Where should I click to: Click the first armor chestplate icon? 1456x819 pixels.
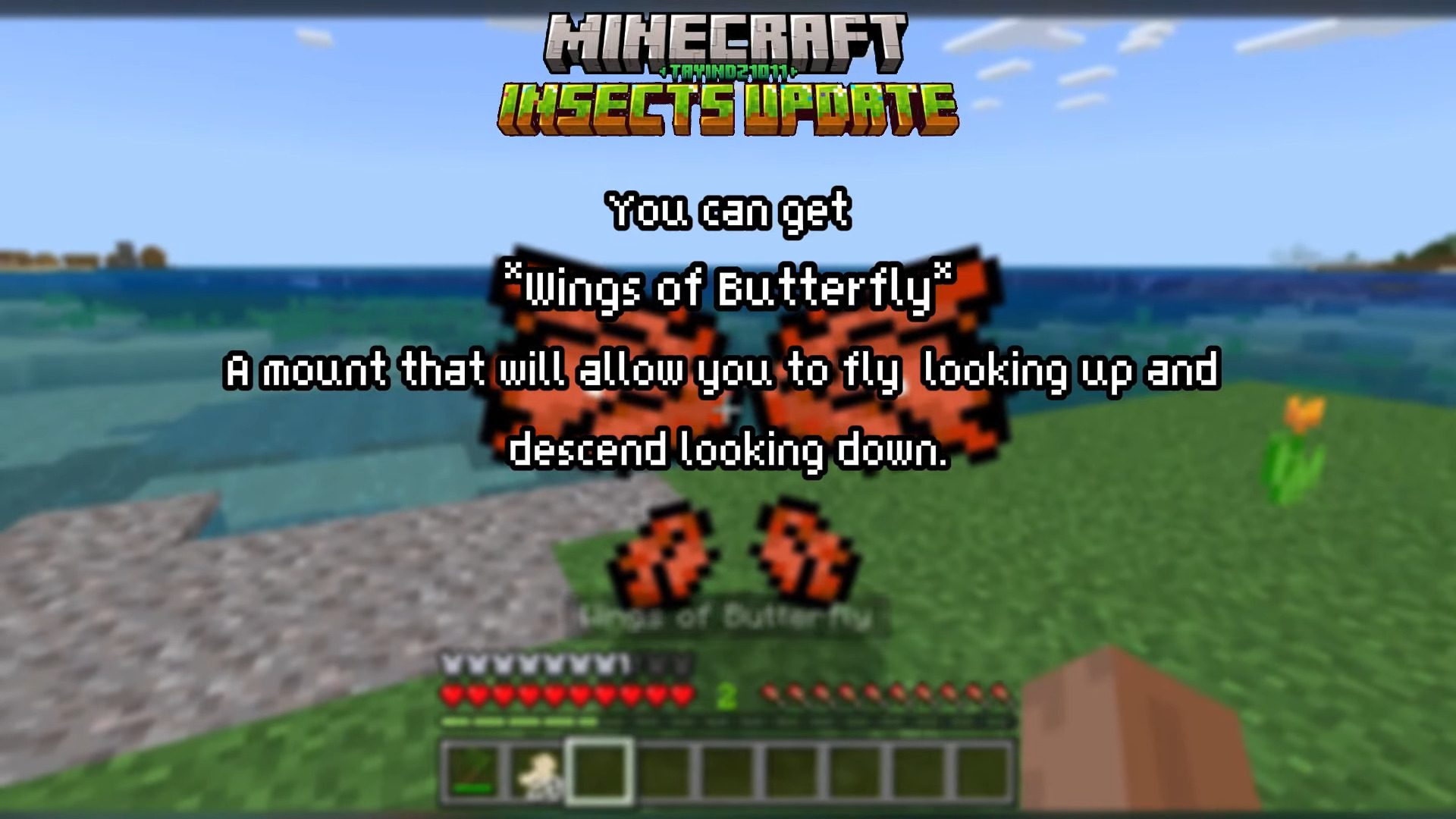coord(453,665)
